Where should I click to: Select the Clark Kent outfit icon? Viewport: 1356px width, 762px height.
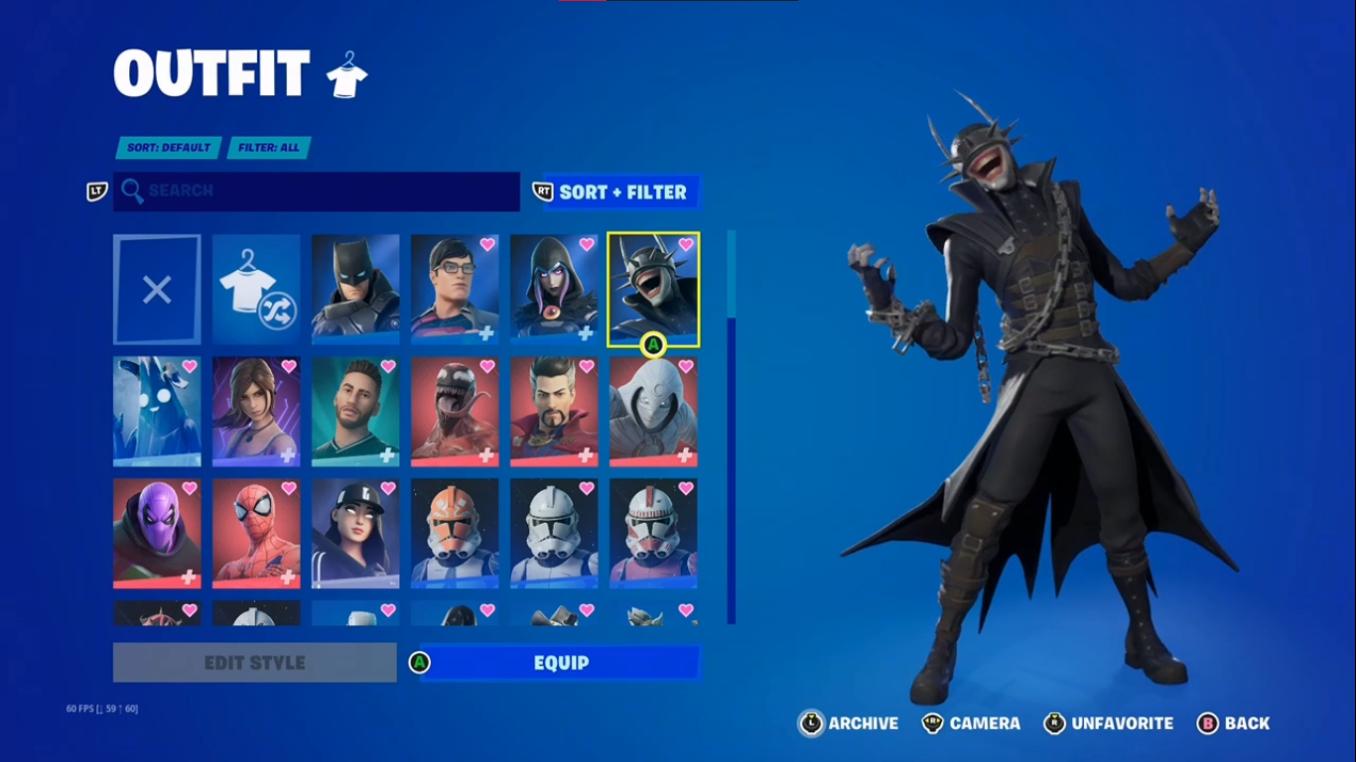(455, 288)
